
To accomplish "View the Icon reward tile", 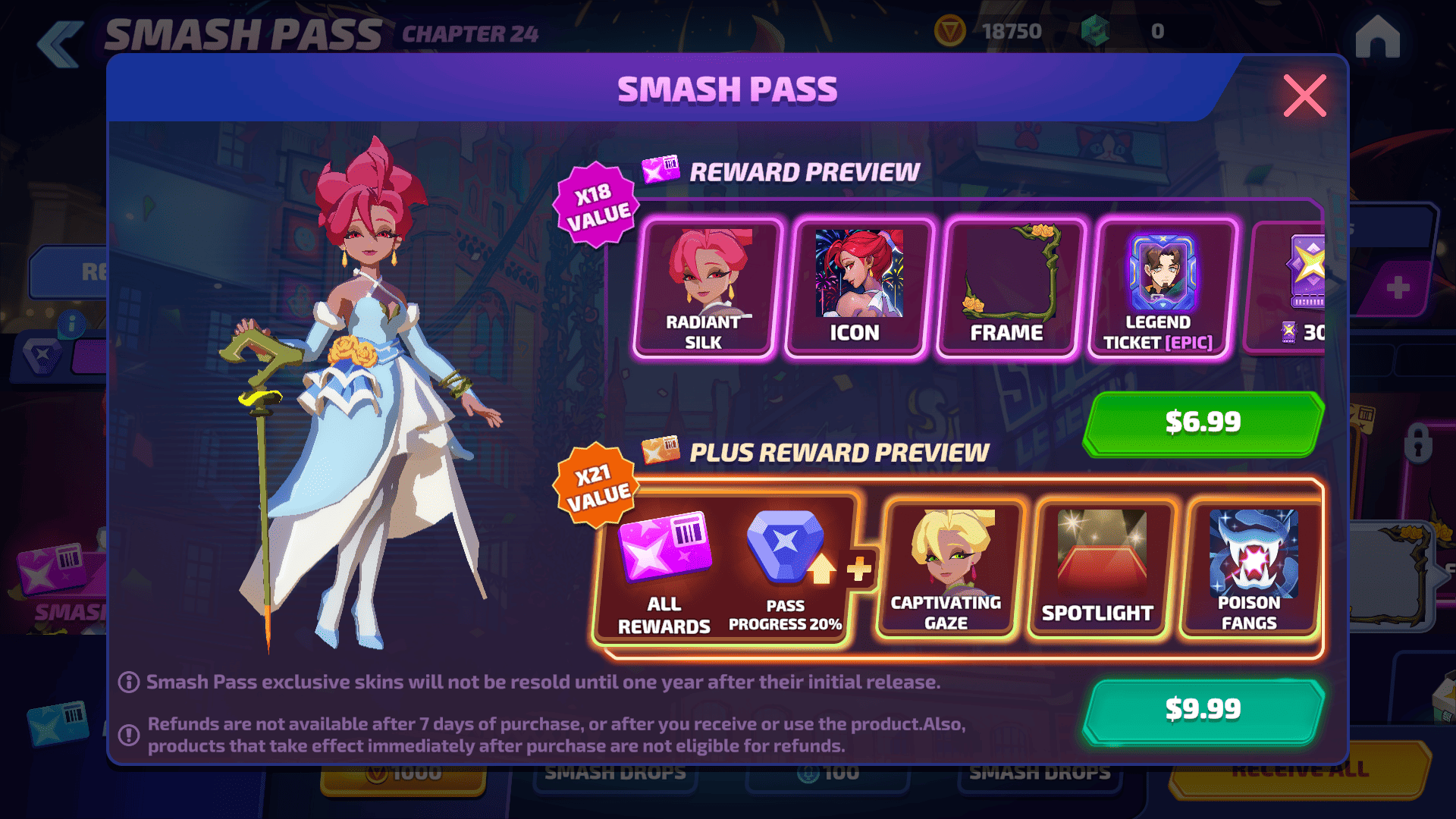I will pyautogui.click(x=857, y=288).
